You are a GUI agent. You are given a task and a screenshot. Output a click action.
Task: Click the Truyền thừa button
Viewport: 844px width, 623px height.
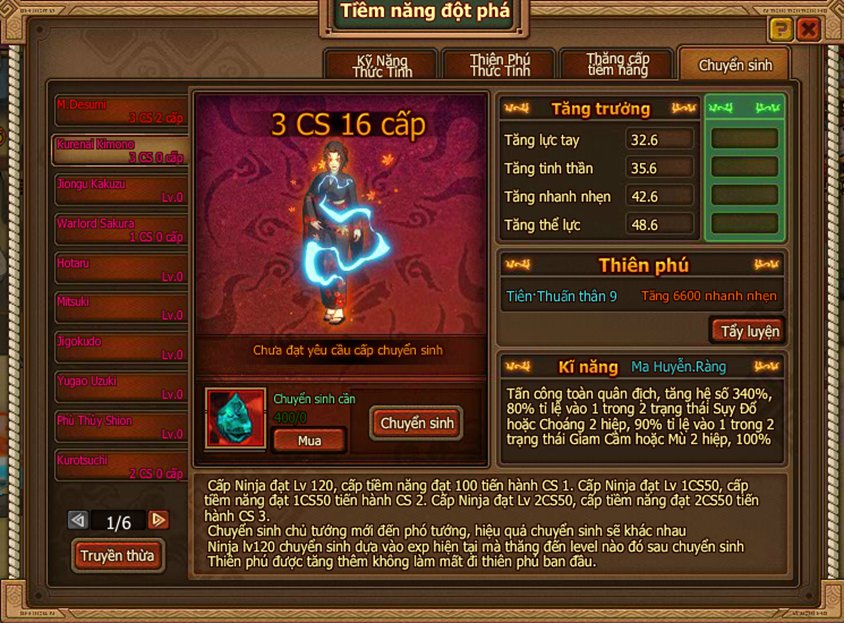pyautogui.click(x=118, y=556)
